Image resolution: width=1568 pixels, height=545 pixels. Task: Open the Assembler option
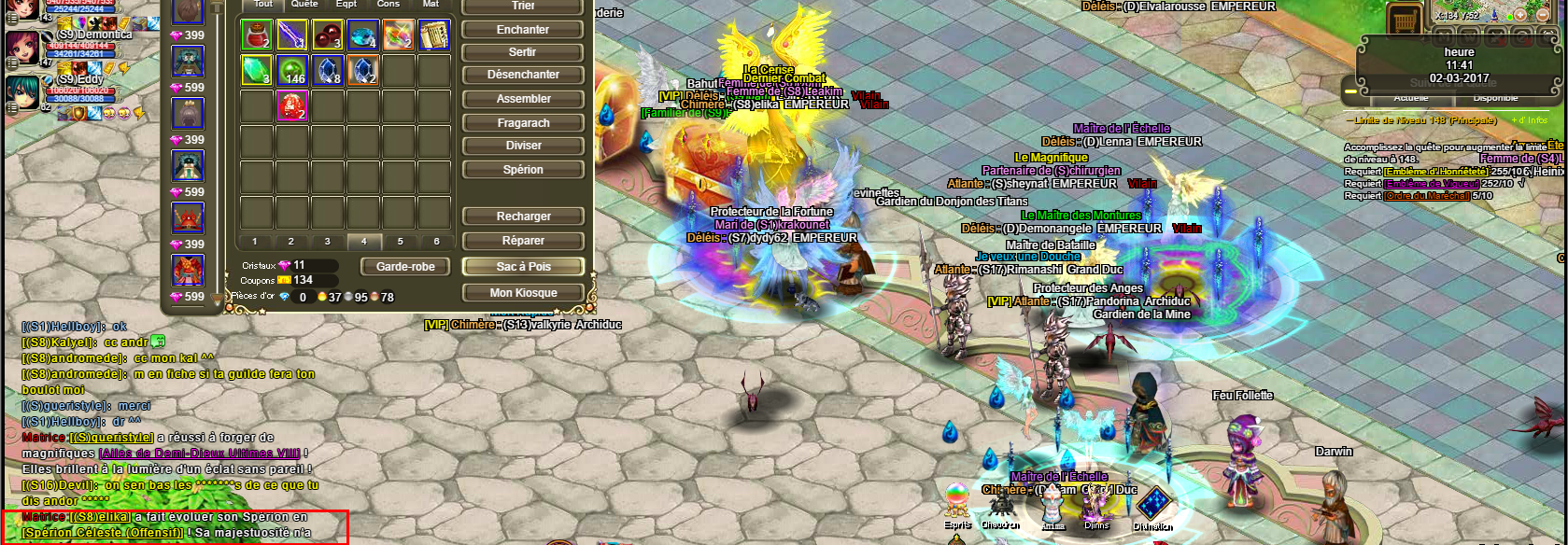(523, 99)
